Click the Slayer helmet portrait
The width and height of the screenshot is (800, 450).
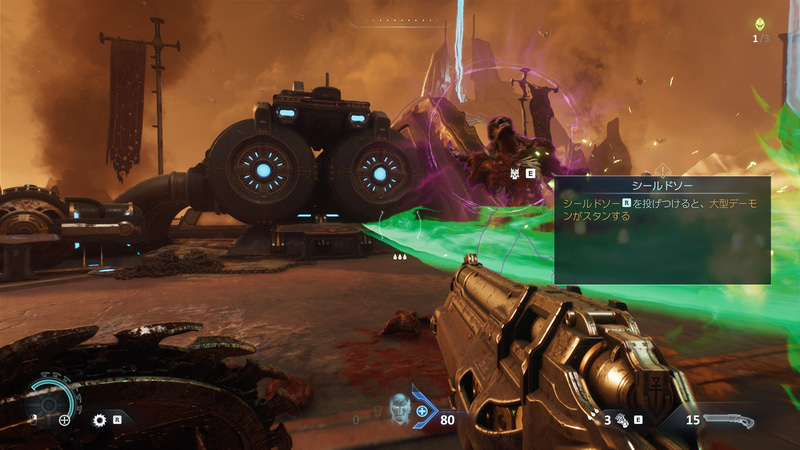[x=399, y=408]
